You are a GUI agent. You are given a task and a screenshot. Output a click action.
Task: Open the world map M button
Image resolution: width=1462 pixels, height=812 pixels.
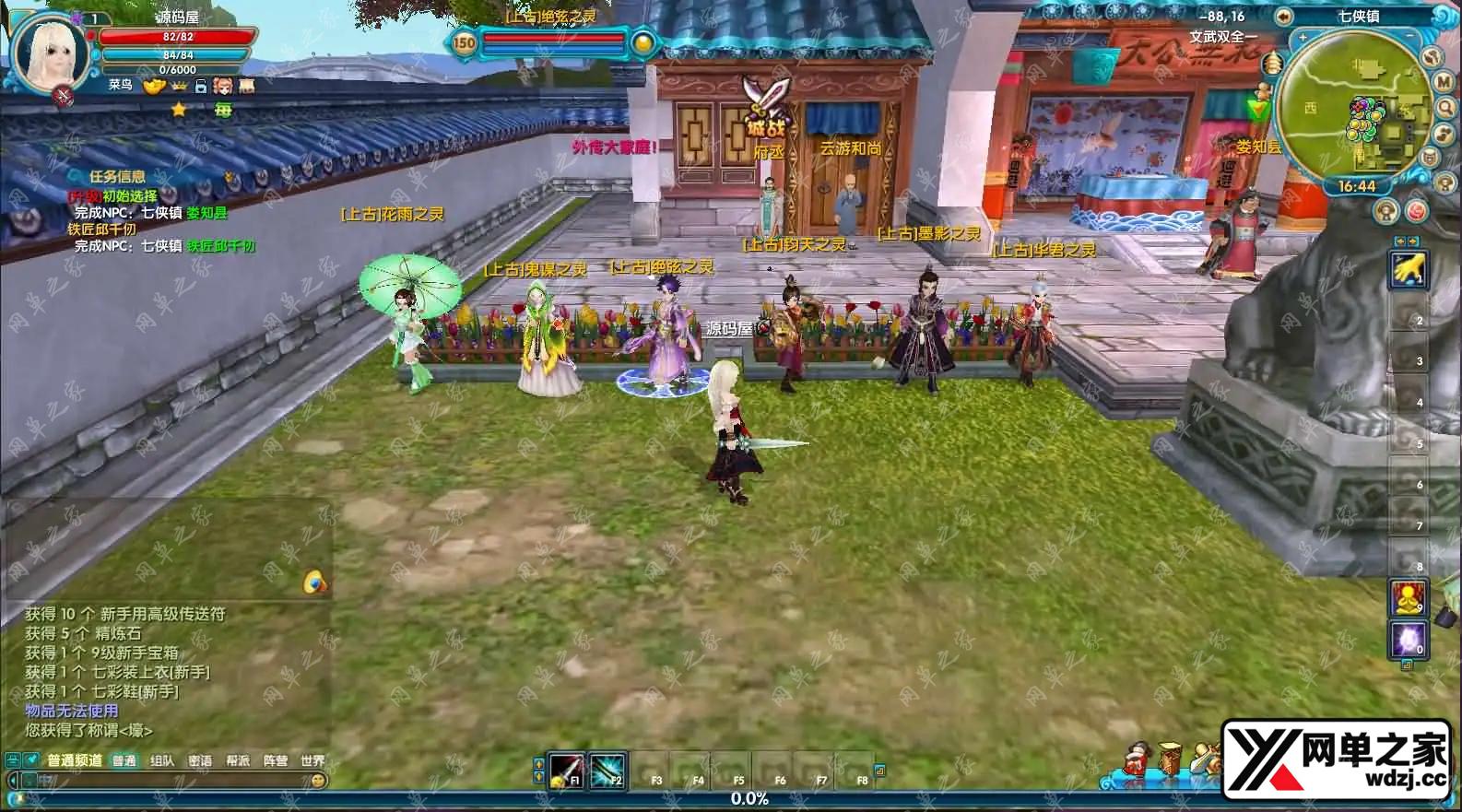(x=1444, y=83)
